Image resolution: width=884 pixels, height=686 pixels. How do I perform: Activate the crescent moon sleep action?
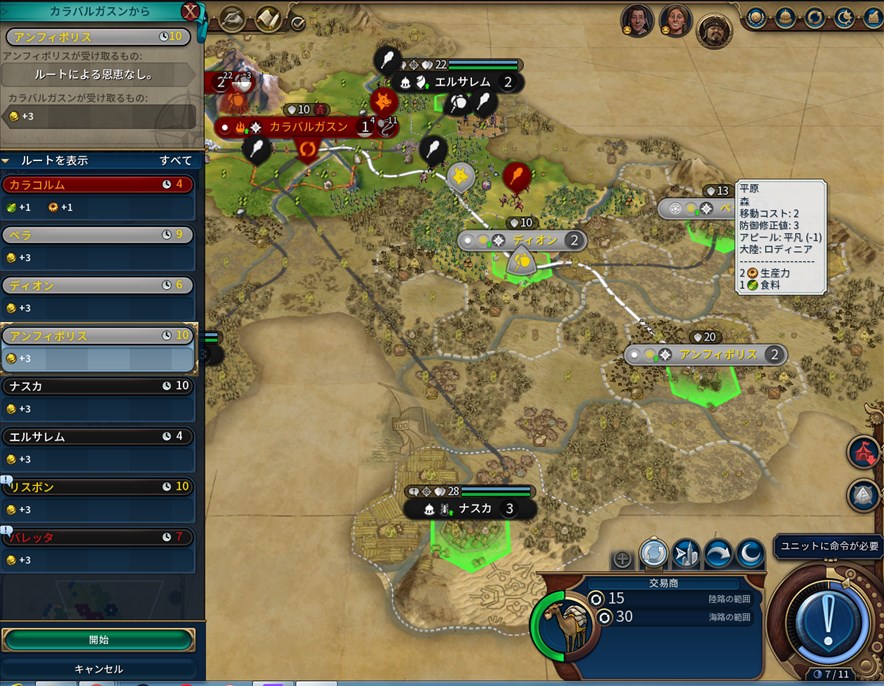coord(750,553)
